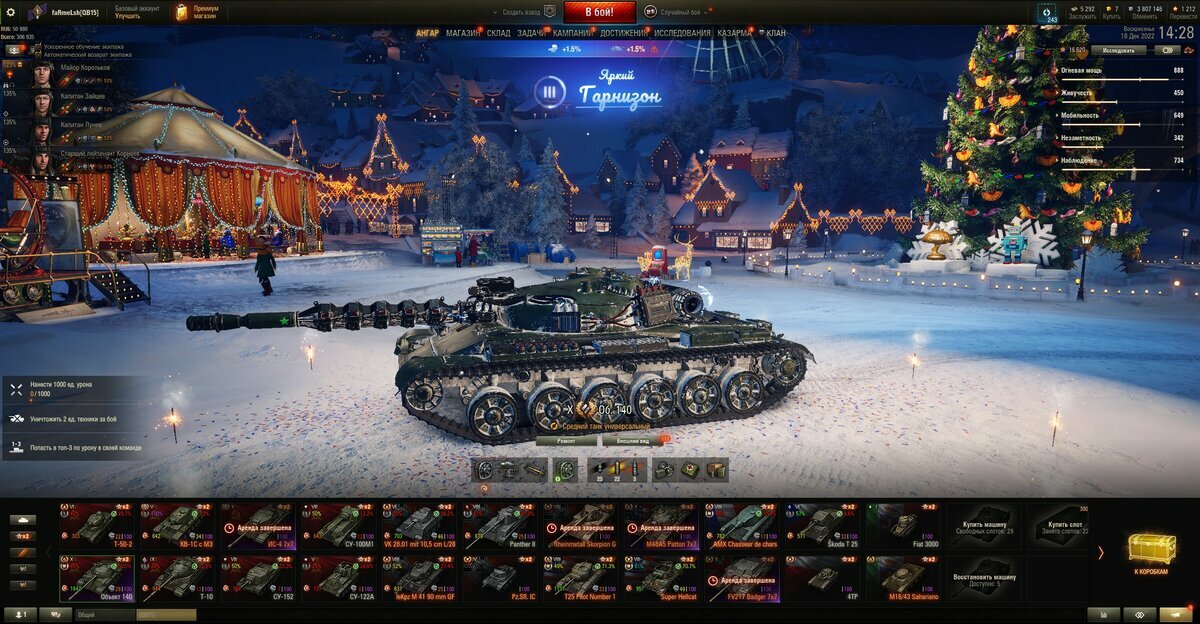1200x624 pixels.
Task: Go to the Исследования (Research) tab
Action: click(x=683, y=33)
